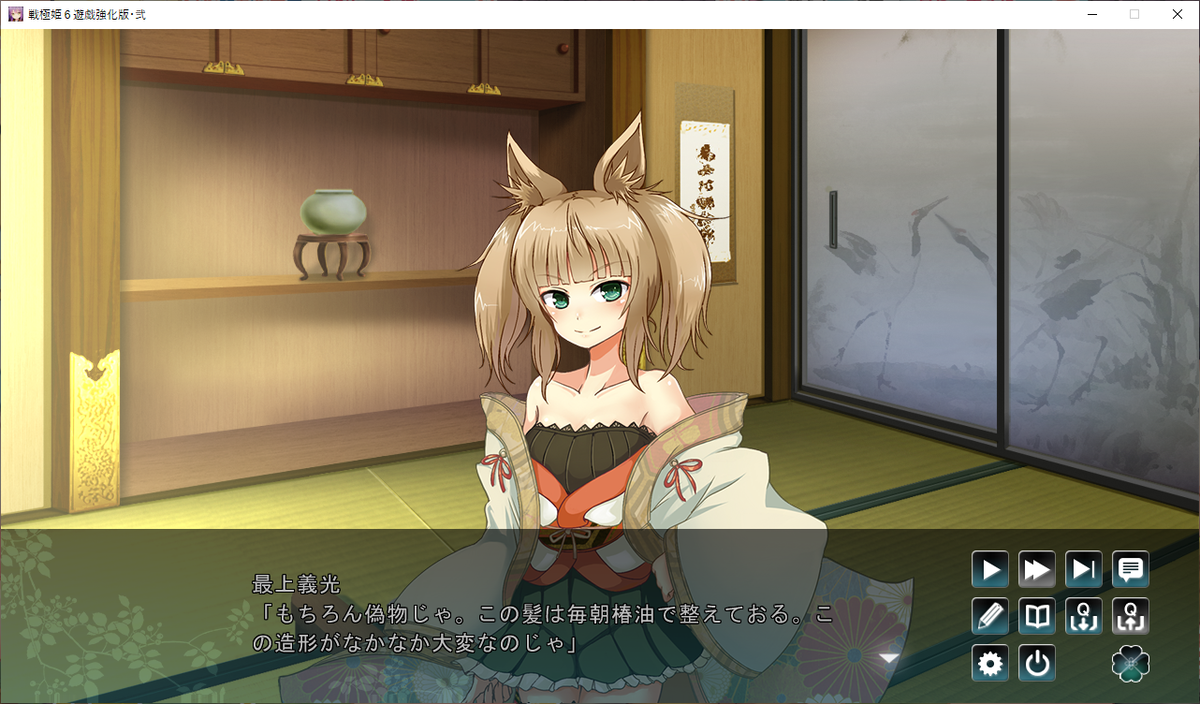Open the message log speech bubble icon

coord(1131,570)
